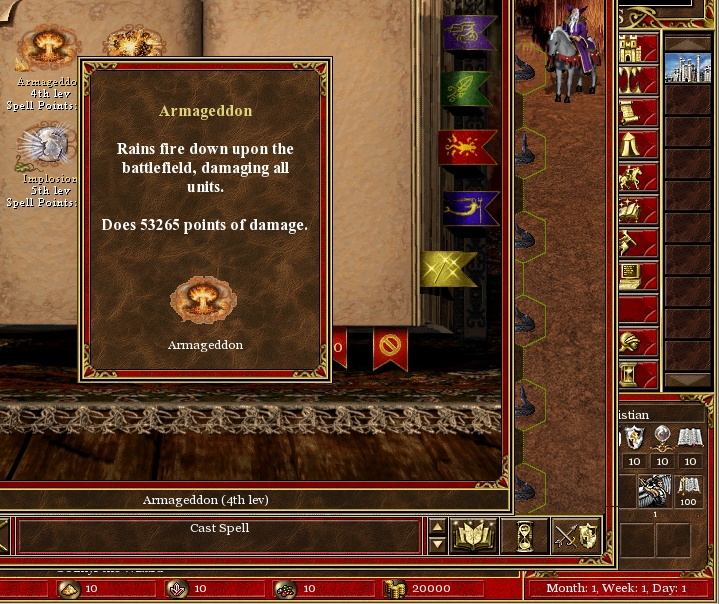The height and width of the screenshot is (604, 719).
Task: Open system options via the computer icon
Action: [x=632, y=274]
